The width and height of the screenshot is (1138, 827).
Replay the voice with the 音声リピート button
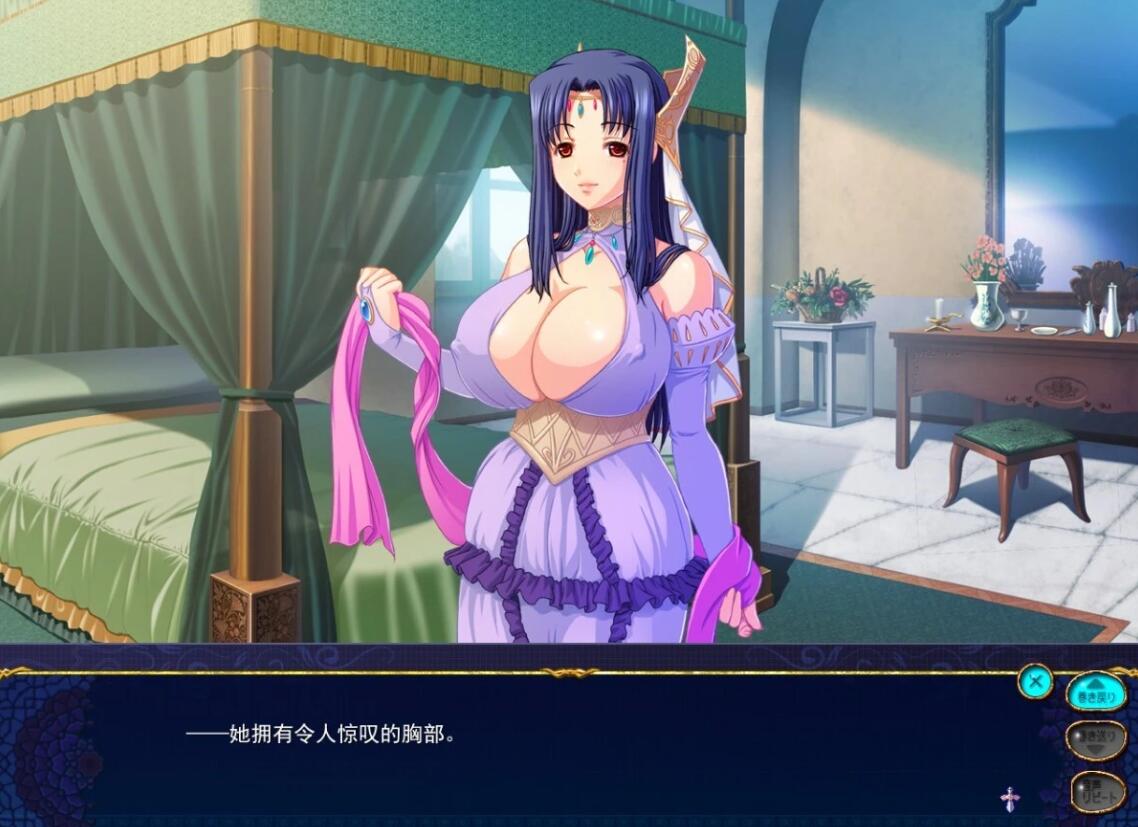(1097, 791)
